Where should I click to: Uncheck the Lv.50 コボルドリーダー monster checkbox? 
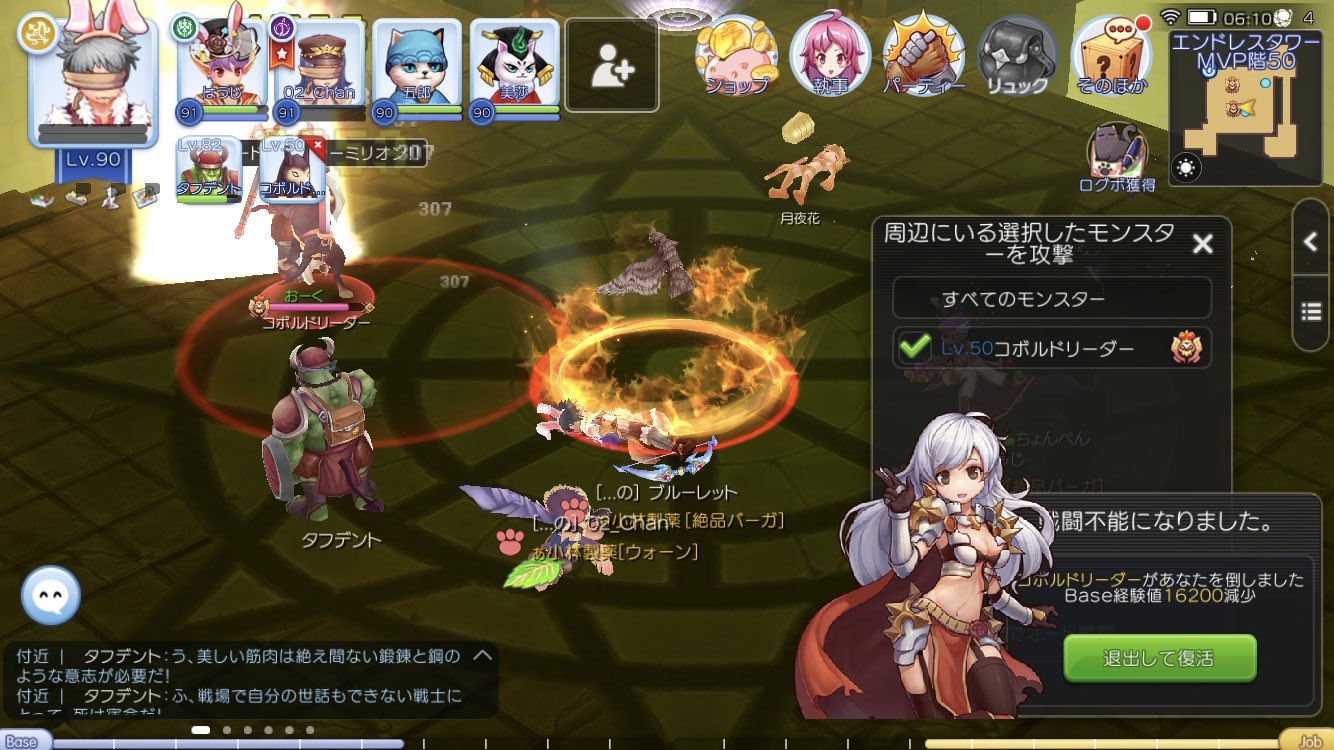tap(916, 348)
